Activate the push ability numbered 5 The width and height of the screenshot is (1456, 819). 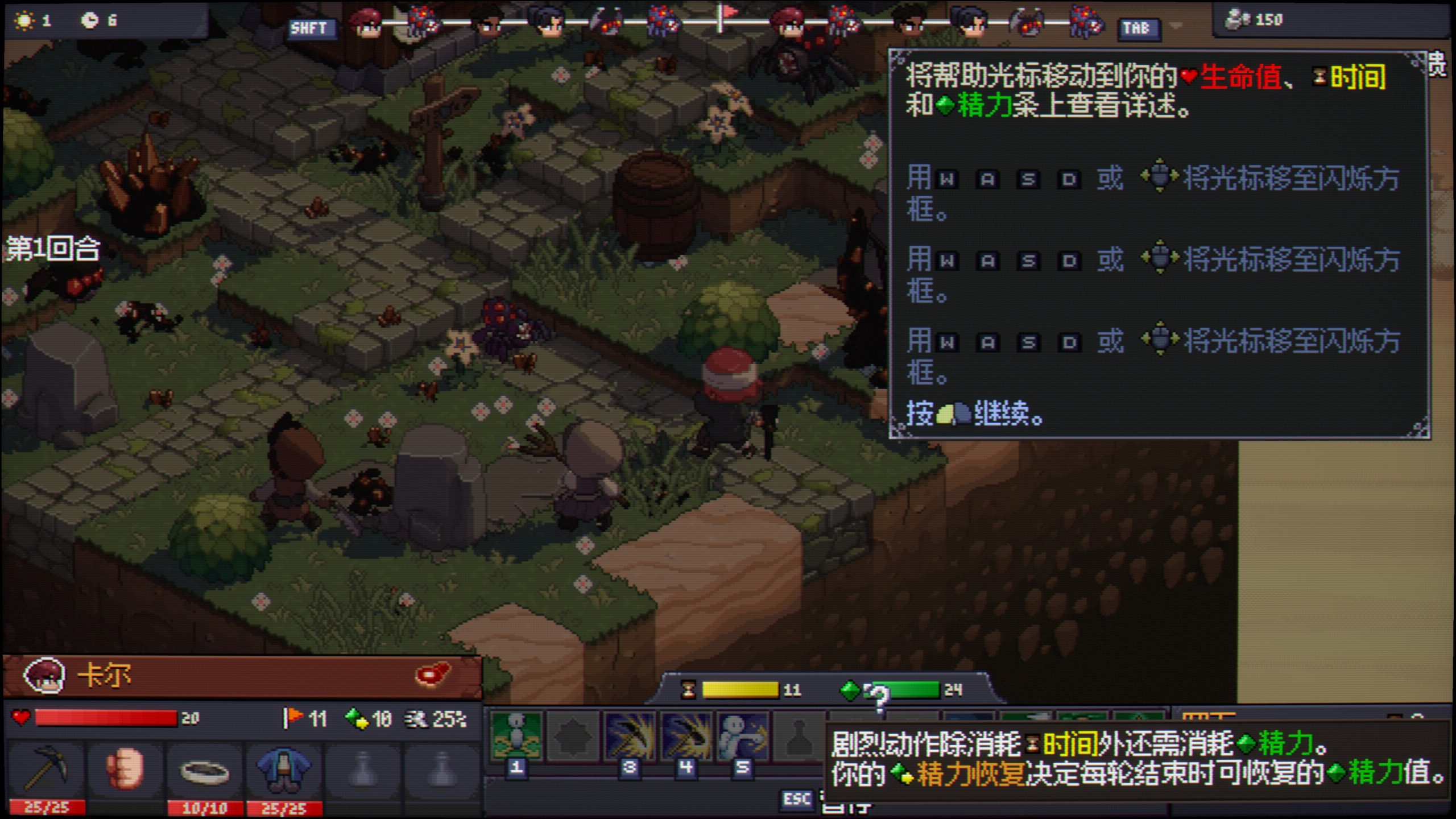(x=742, y=738)
